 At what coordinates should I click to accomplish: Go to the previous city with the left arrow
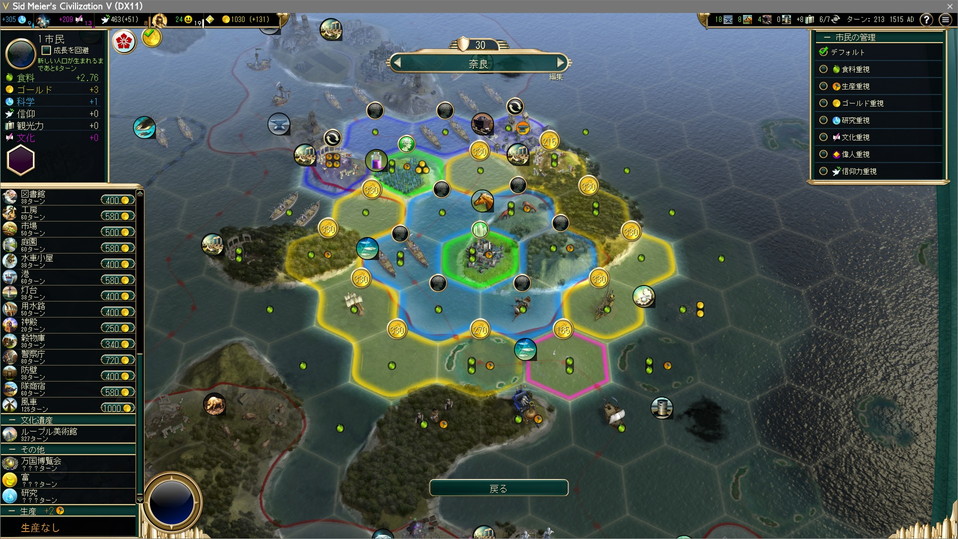397,63
